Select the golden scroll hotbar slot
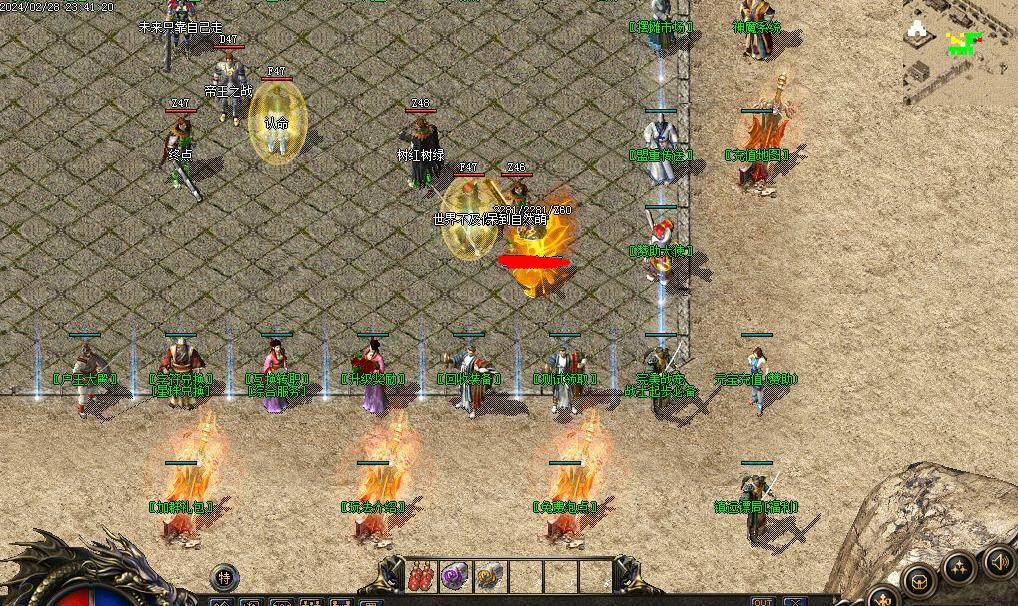This screenshot has height=606, width=1018. (490, 576)
